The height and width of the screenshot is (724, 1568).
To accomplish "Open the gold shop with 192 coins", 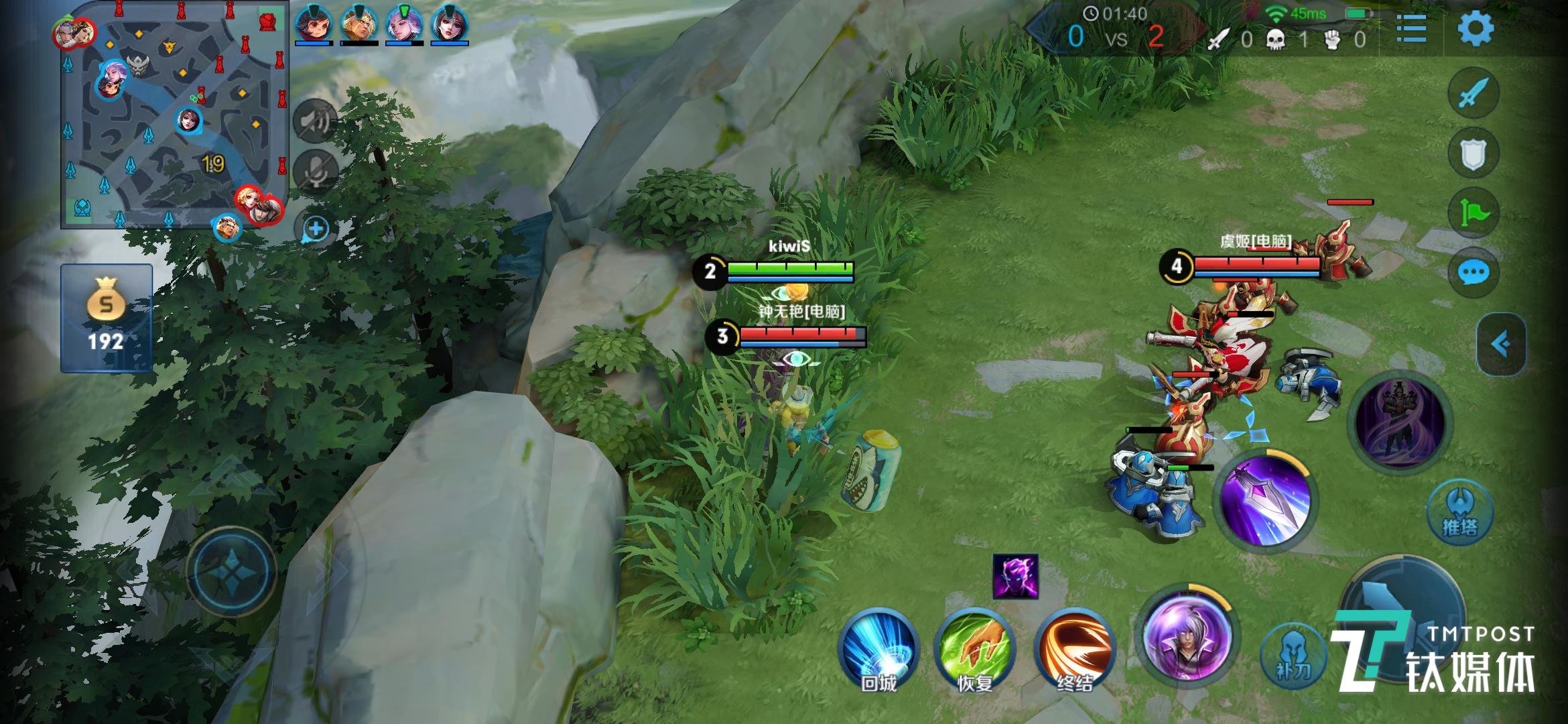I will 107,318.
